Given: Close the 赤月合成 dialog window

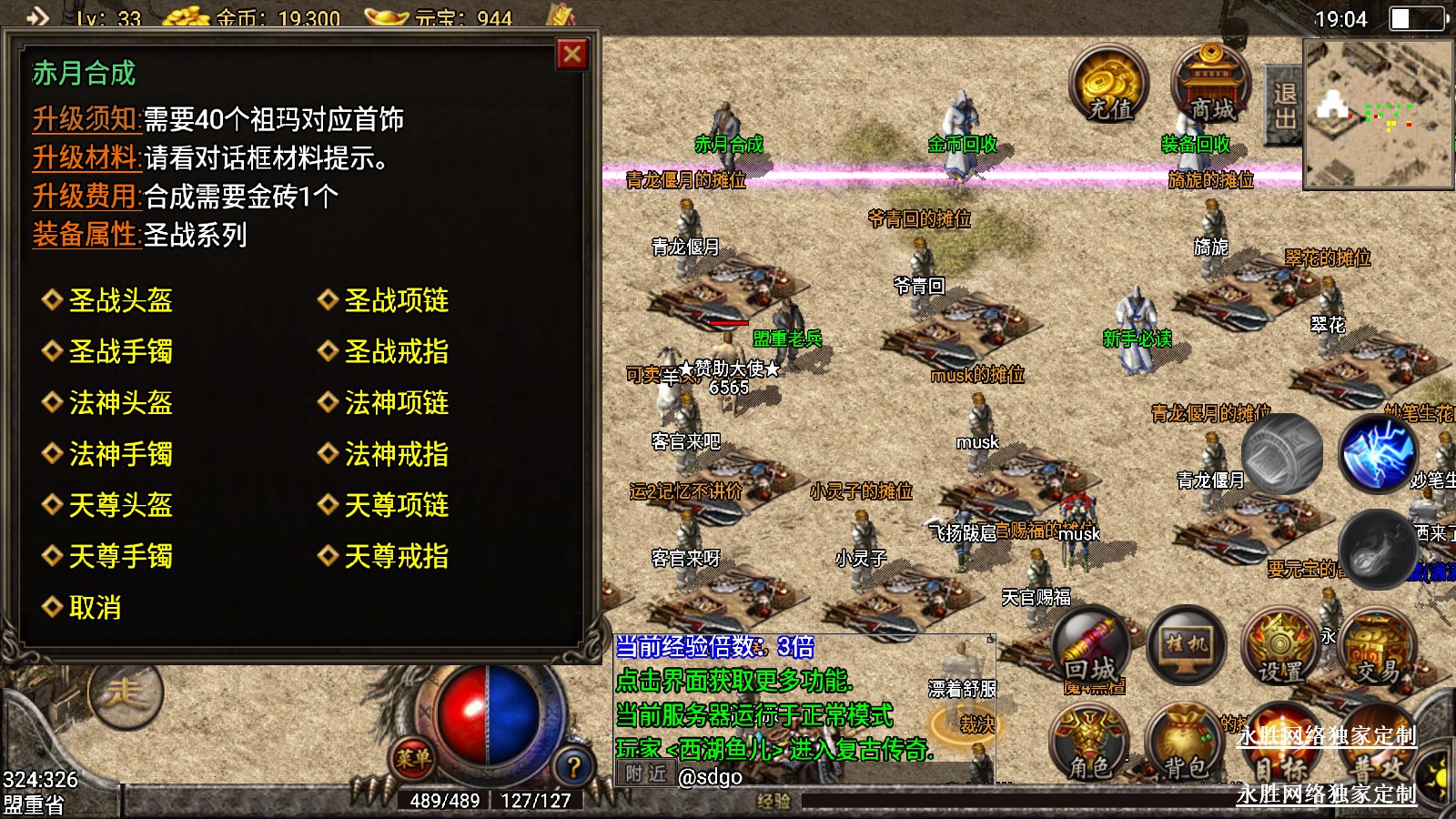Looking at the screenshot, I should [x=572, y=55].
